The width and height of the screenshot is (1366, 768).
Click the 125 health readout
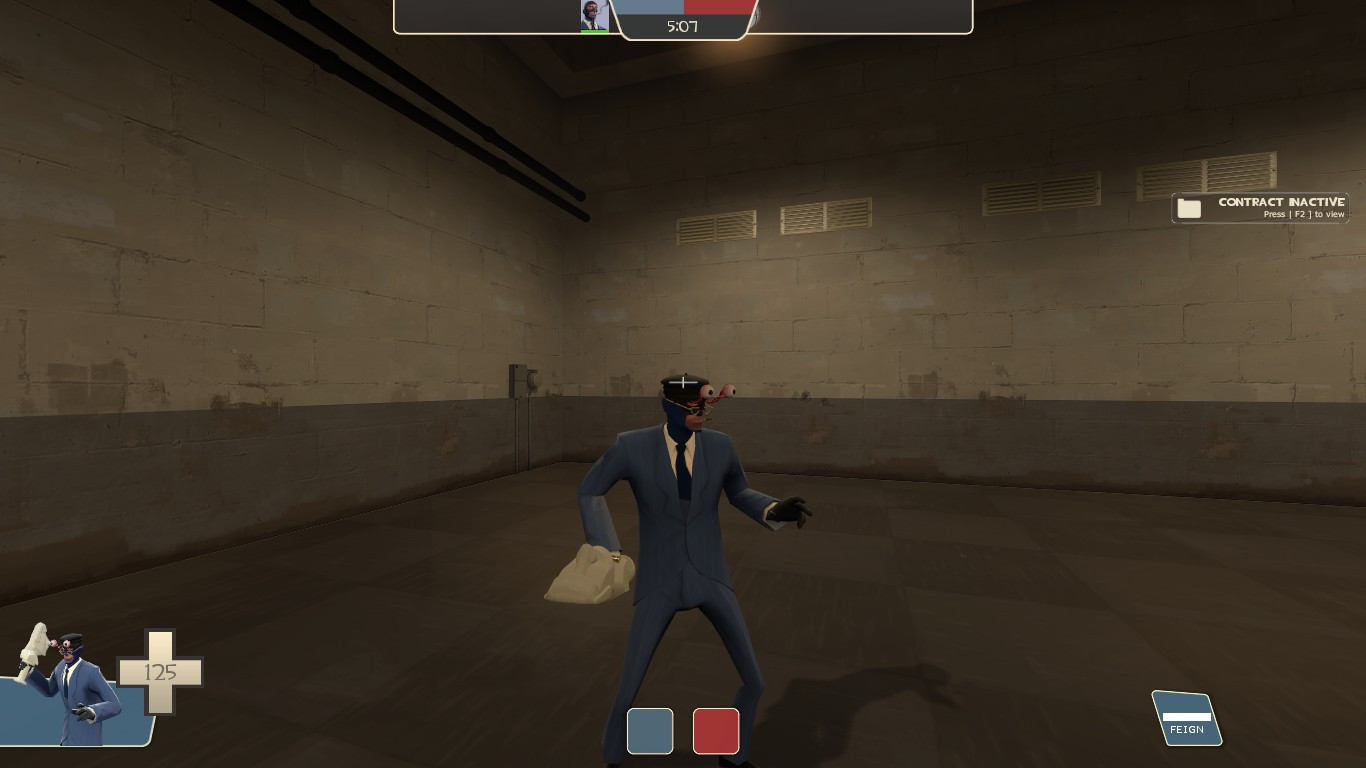pos(163,673)
